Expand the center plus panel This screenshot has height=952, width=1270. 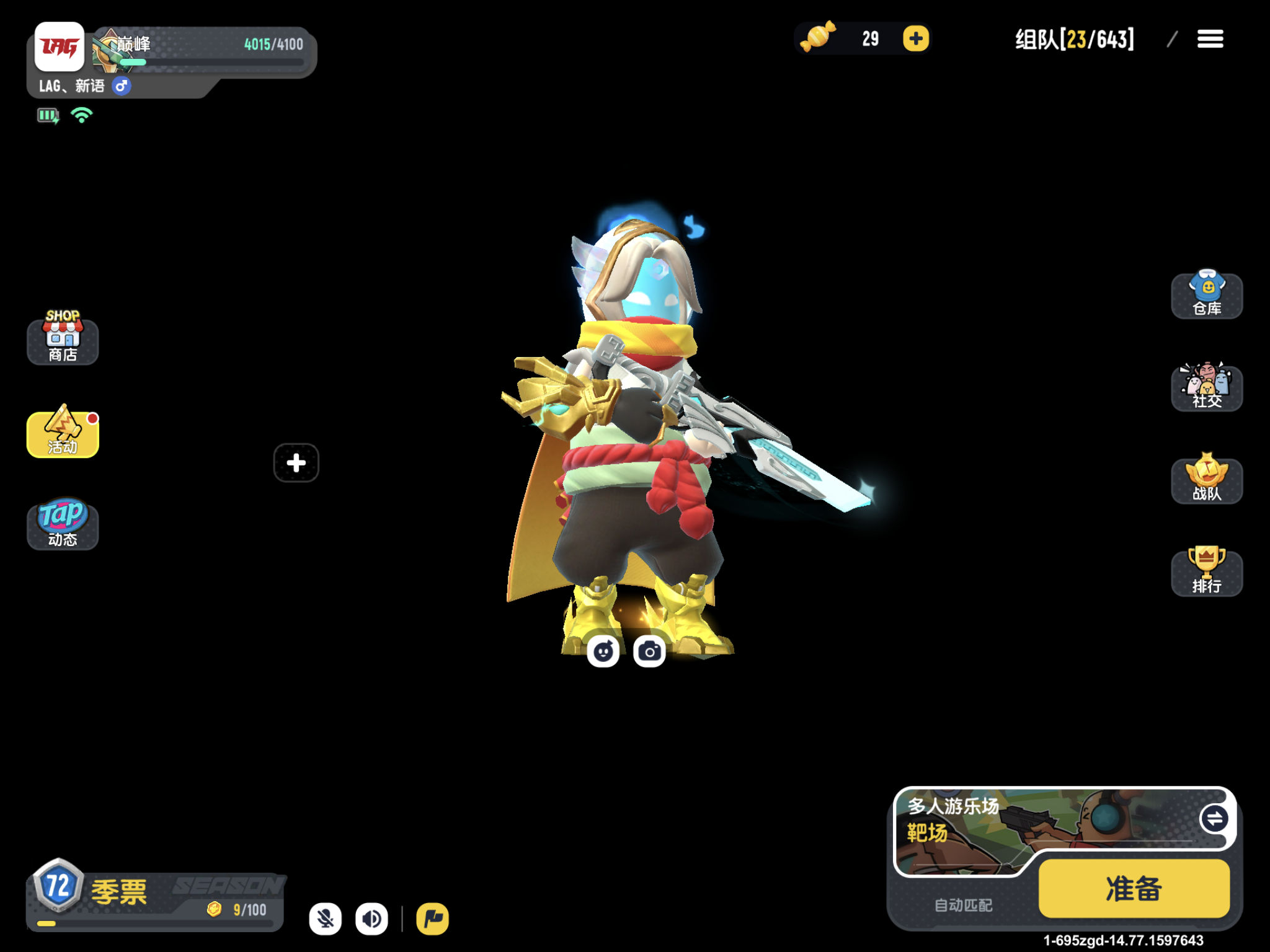296,462
